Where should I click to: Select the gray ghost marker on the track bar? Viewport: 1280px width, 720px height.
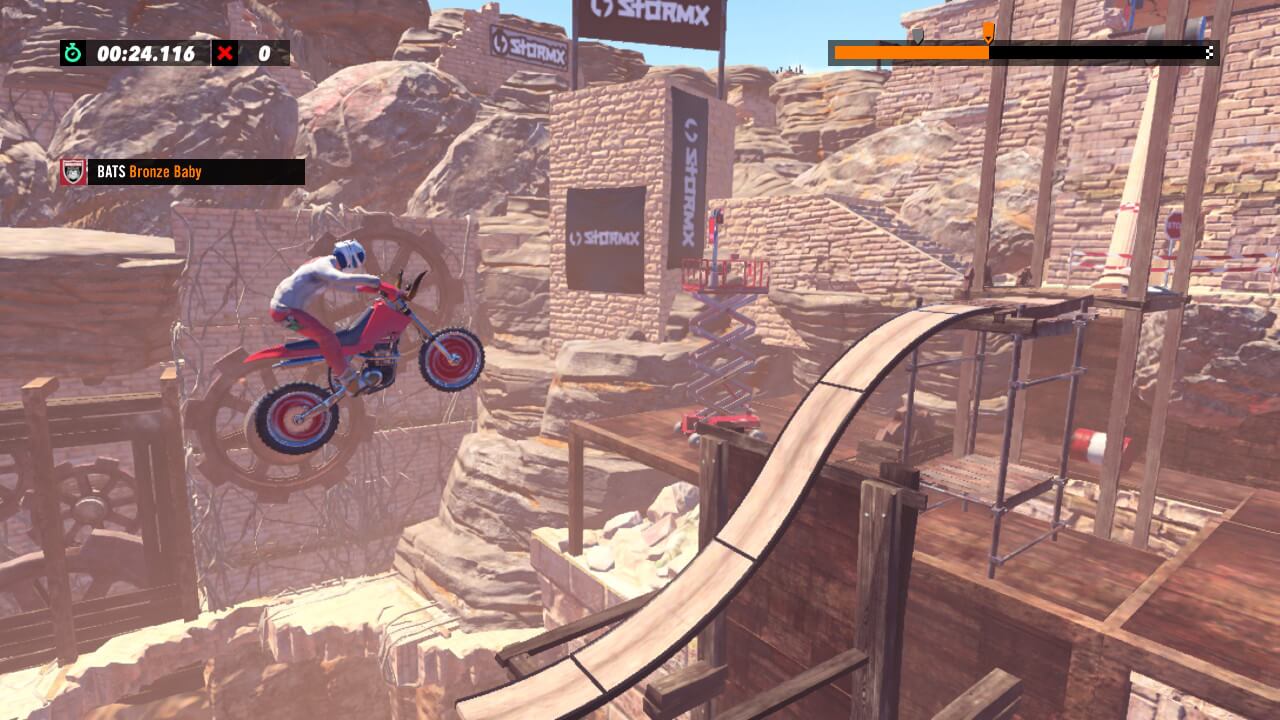(916, 35)
